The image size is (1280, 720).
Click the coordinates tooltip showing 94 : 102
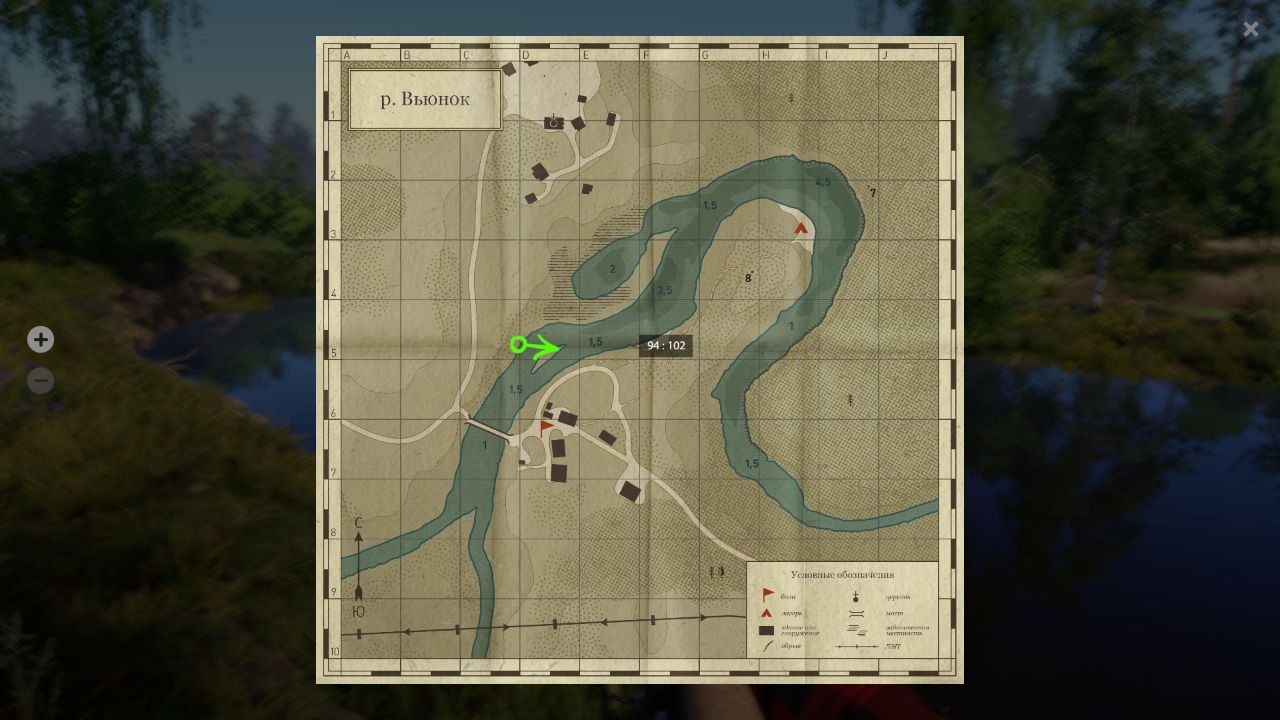click(x=666, y=345)
